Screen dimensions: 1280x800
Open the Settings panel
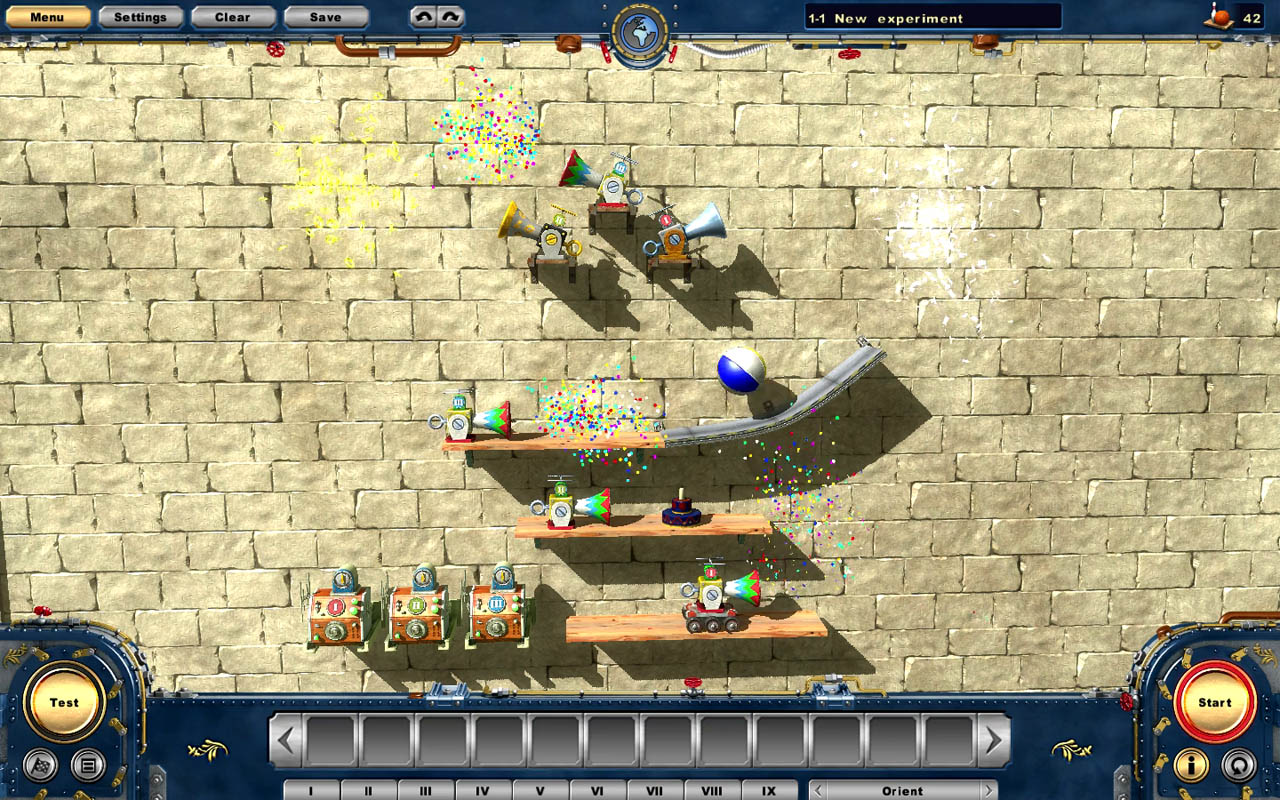140,16
